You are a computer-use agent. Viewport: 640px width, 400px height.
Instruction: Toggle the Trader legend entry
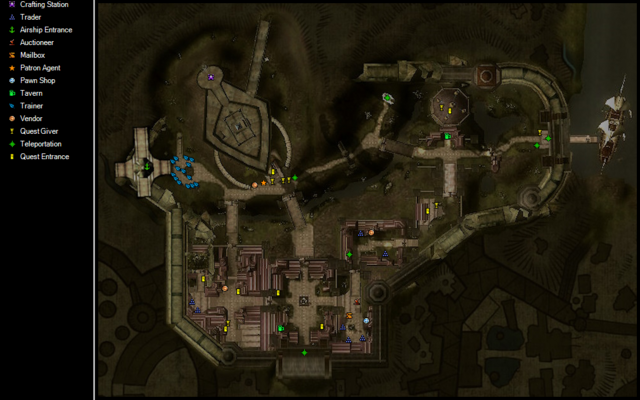pos(30,17)
